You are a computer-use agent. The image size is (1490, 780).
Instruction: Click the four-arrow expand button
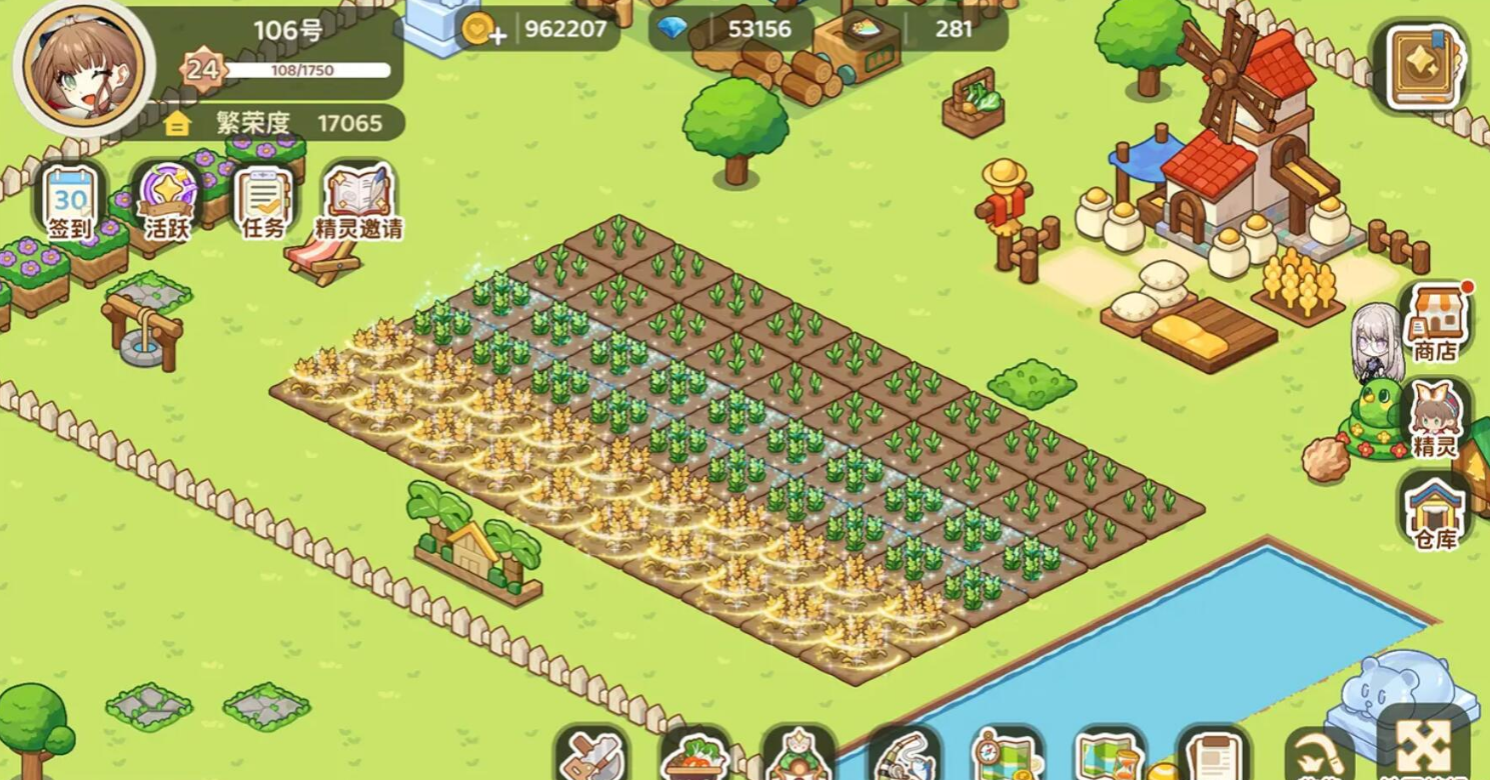pos(1422,747)
